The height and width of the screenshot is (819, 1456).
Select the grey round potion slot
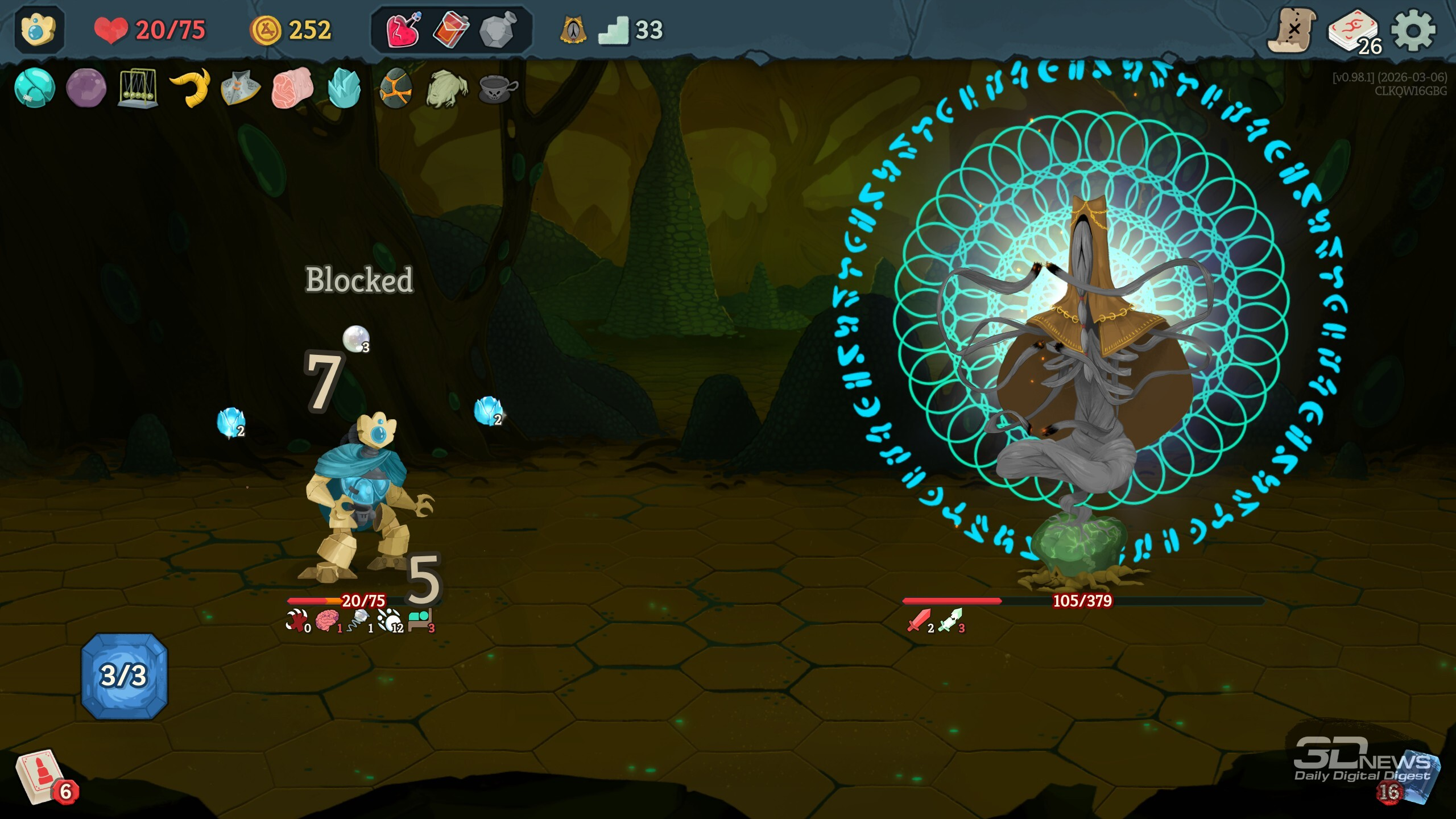[x=498, y=30]
